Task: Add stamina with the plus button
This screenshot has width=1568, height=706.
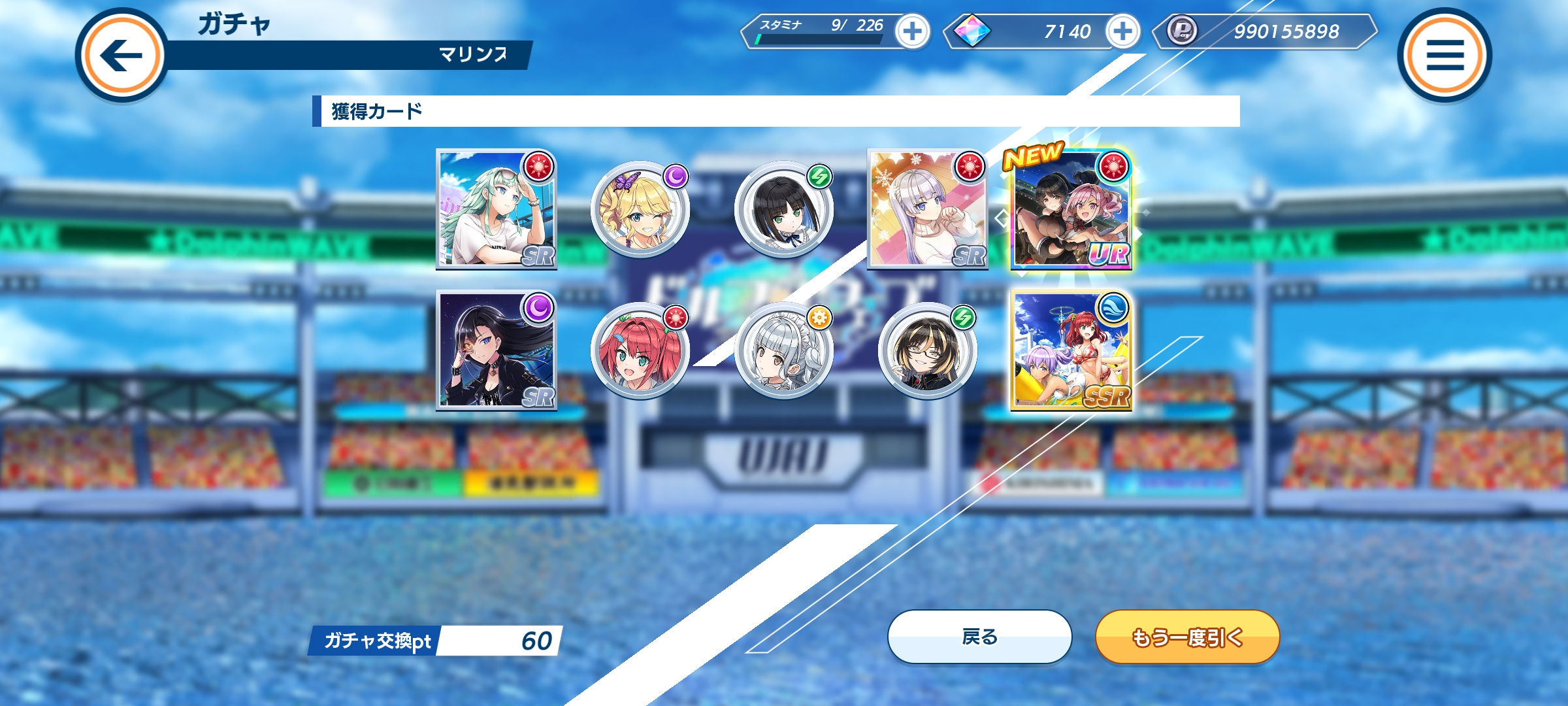Action: coord(912,31)
